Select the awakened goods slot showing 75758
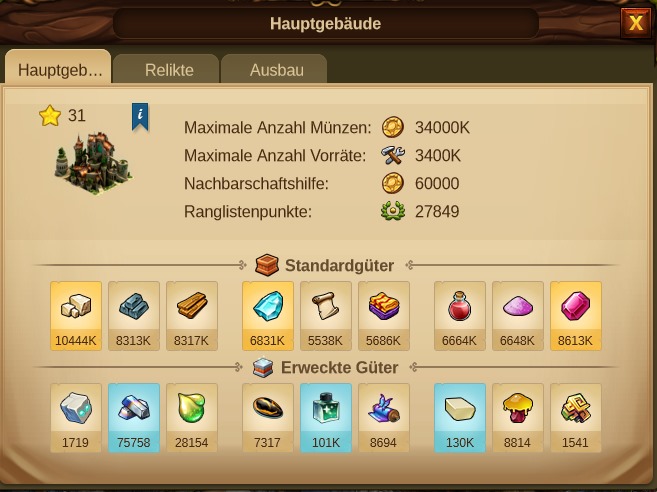Viewport: 657px width, 492px height. (134, 417)
